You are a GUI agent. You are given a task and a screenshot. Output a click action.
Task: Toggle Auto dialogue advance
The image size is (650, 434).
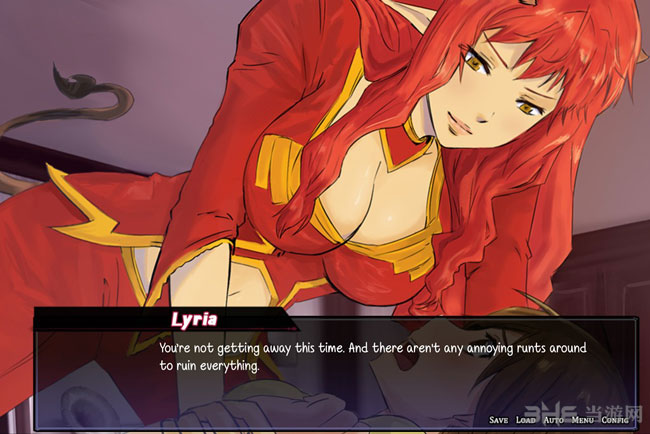554,420
